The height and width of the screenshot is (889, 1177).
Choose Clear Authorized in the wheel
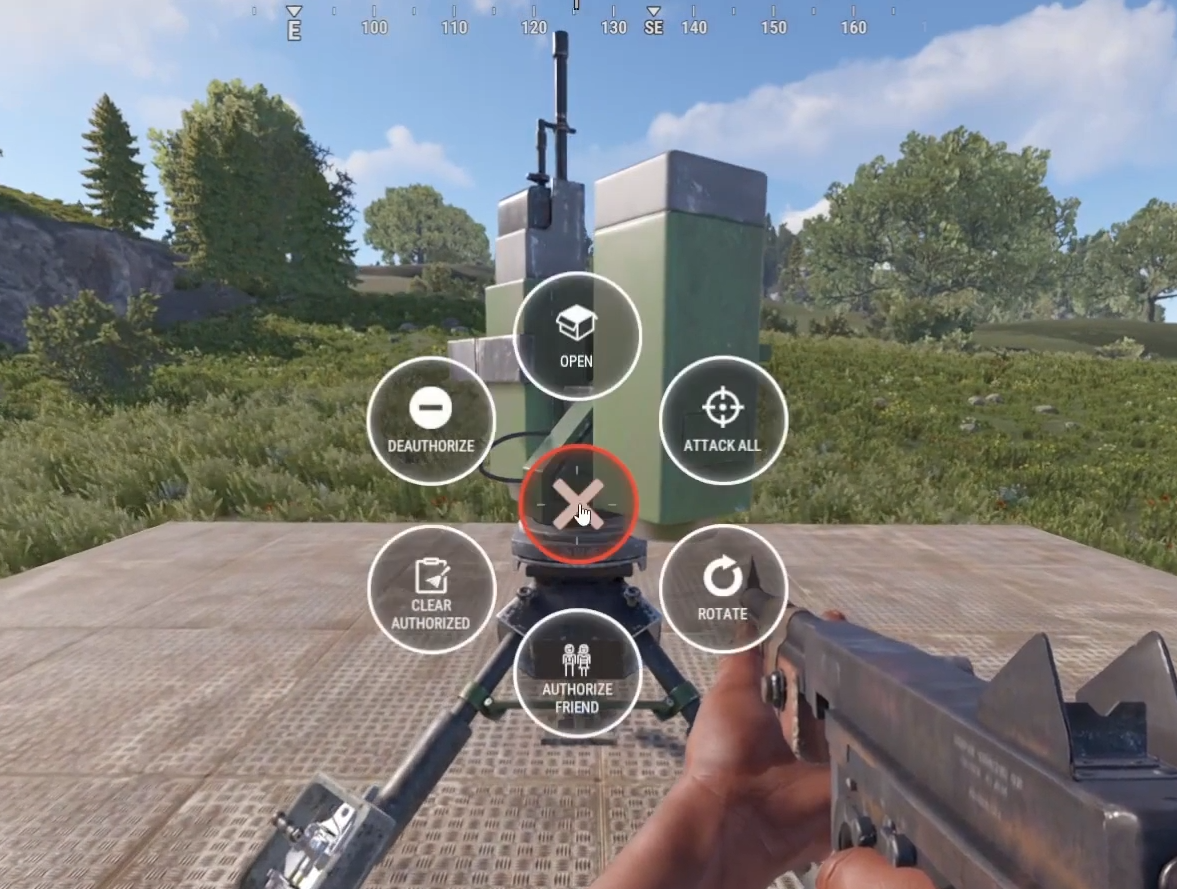(x=431, y=589)
